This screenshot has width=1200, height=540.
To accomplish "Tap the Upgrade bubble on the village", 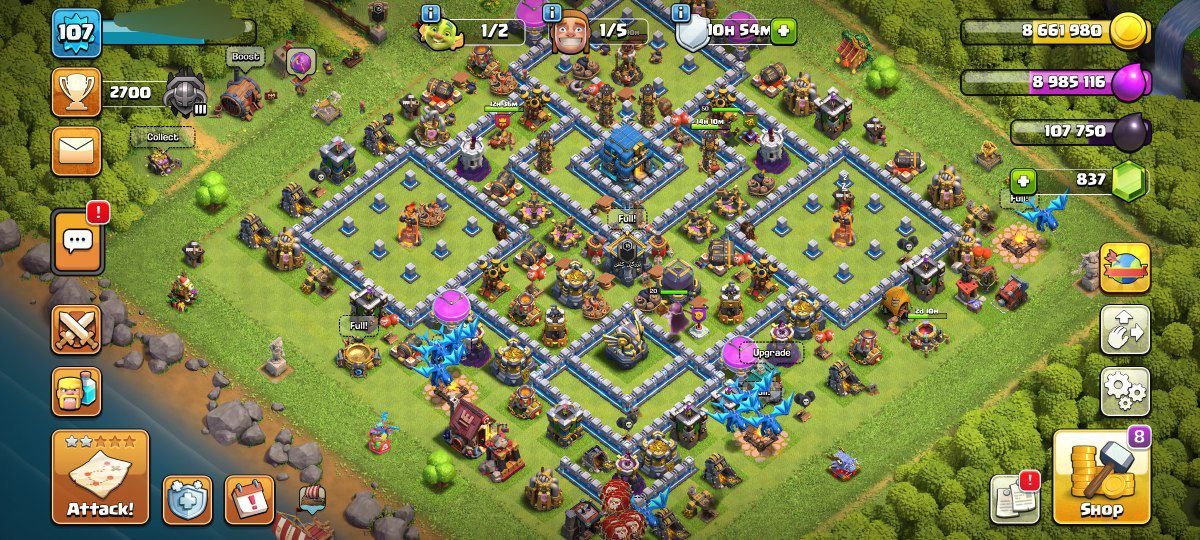I will pyautogui.click(x=771, y=353).
